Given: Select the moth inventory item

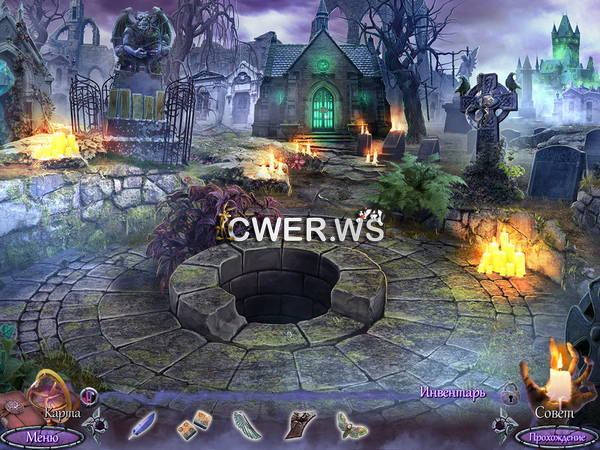Looking at the screenshot, I should (351, 426).
